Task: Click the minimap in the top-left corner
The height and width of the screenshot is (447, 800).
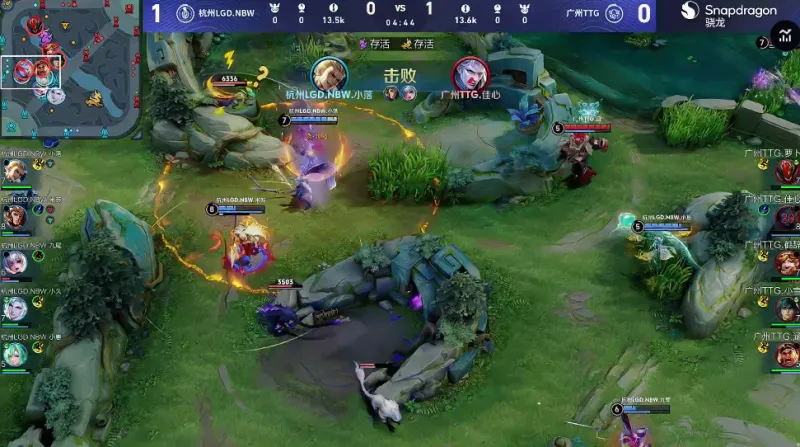Action: pos(70,68)
